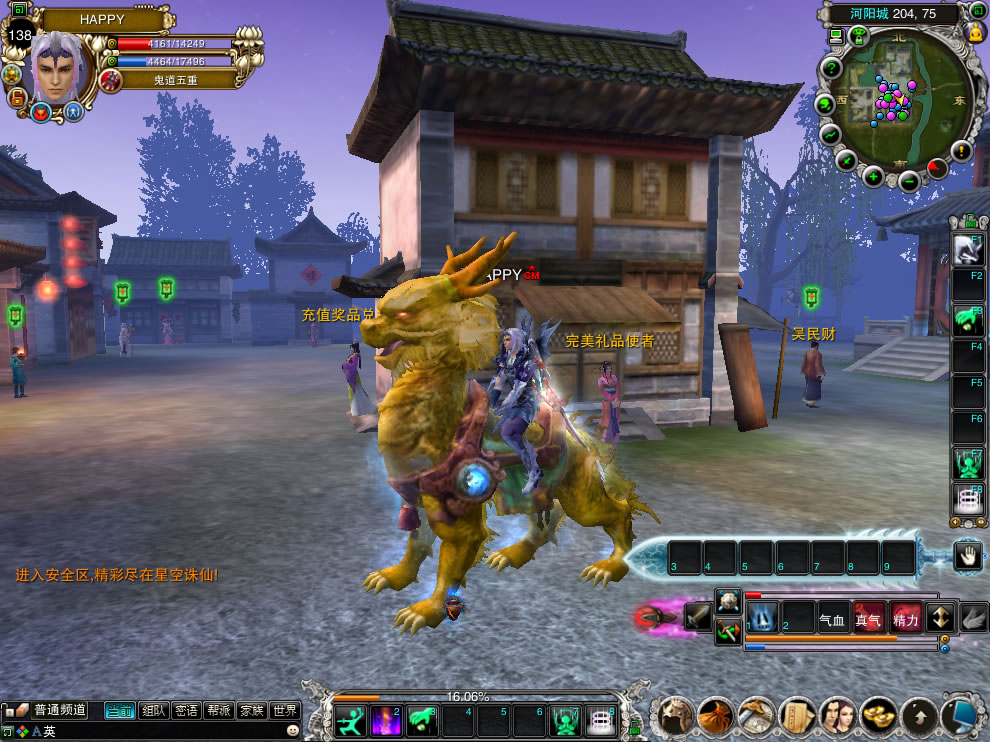This screenshot has width=990, height=742.
Task: Open the golden meditation figure icon
Action: (975, 32)
